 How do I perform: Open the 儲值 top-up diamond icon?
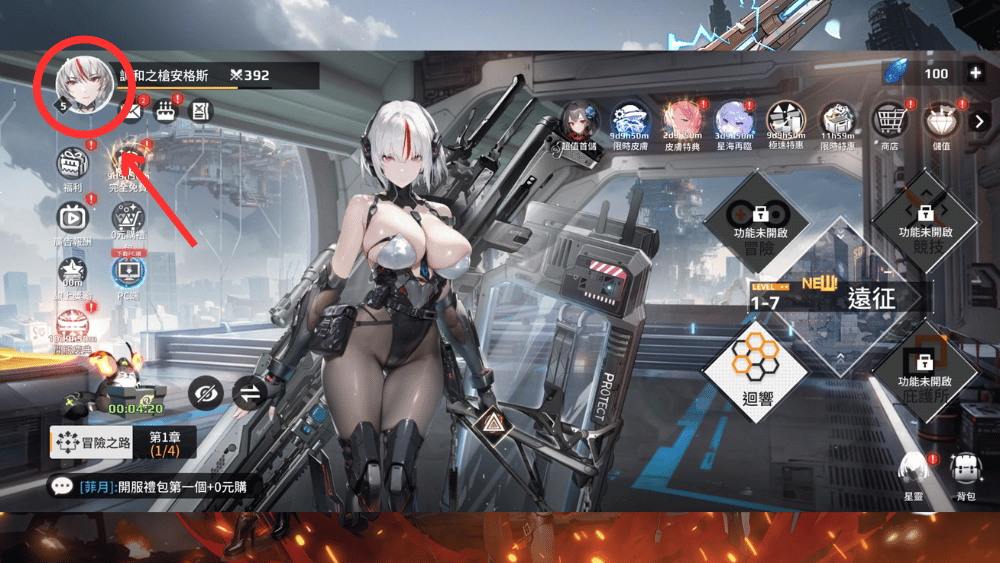click(939, 122)
